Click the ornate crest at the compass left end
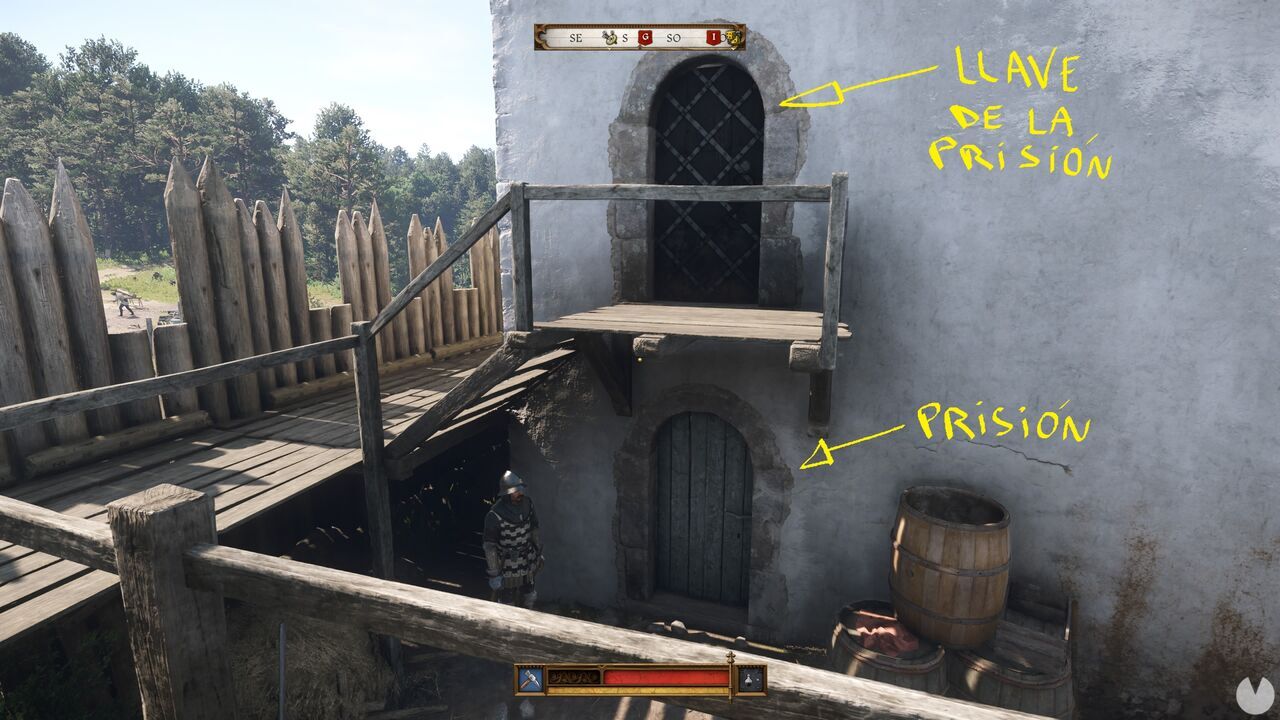 (540, 37)
